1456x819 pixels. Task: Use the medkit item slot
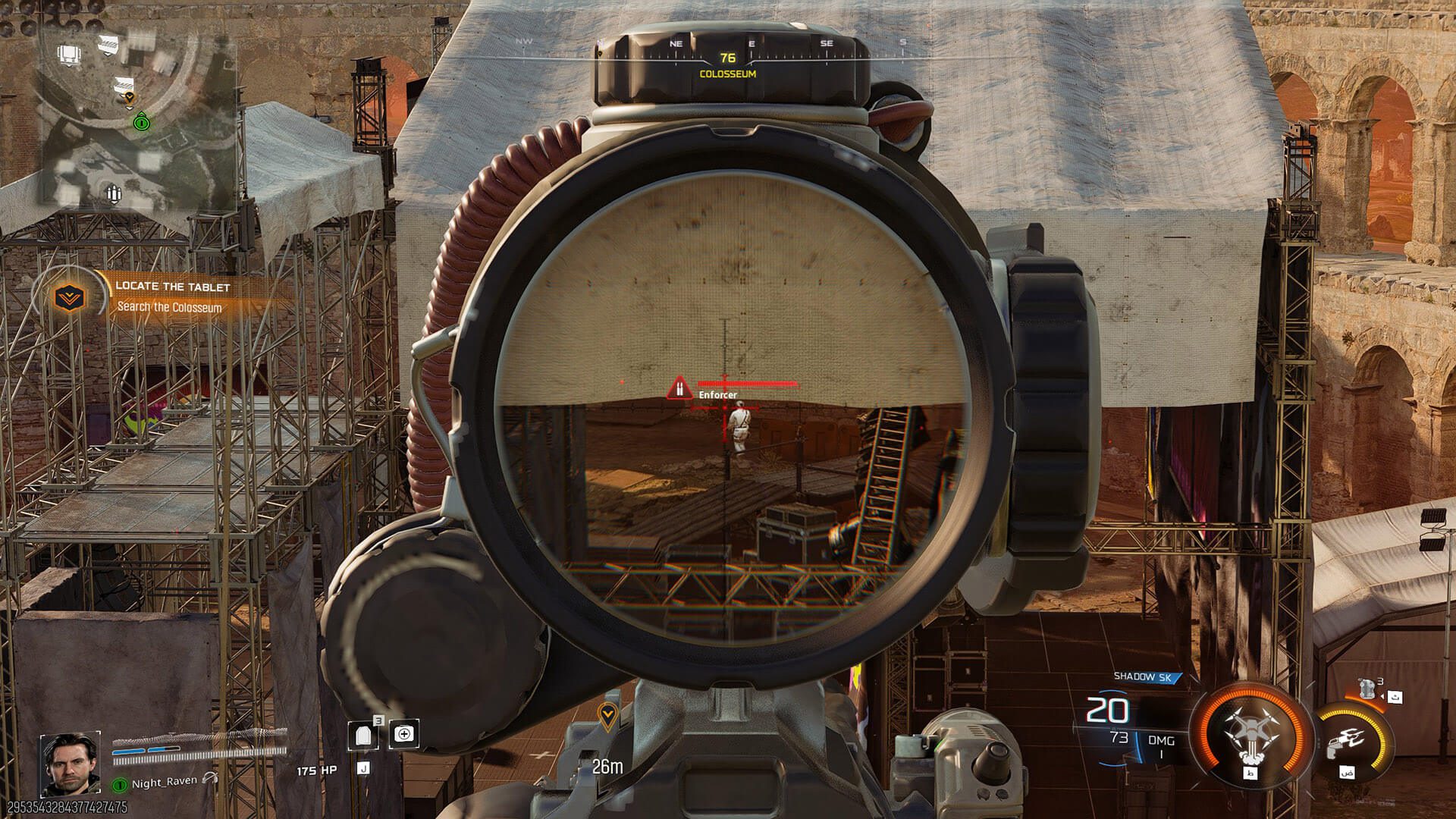[404, 733]
